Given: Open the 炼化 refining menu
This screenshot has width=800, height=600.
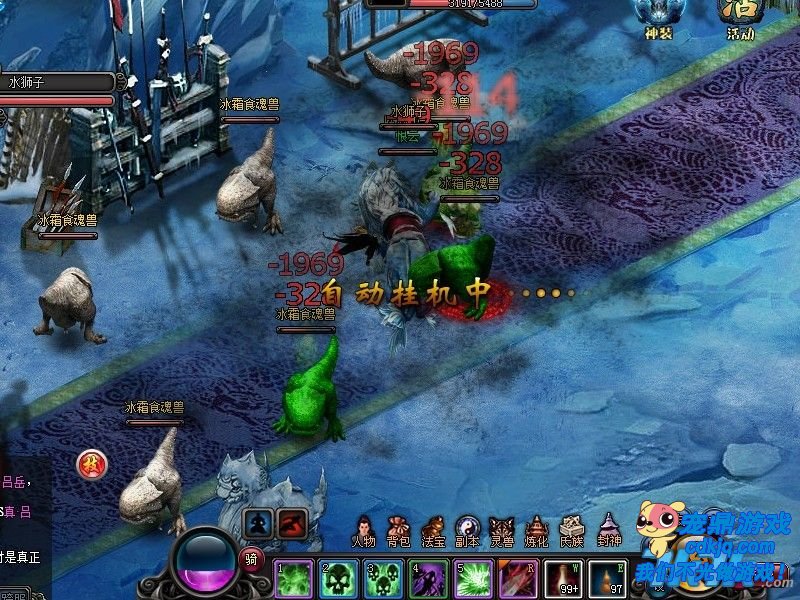Looking at the screenshot, I should (537, 530).
